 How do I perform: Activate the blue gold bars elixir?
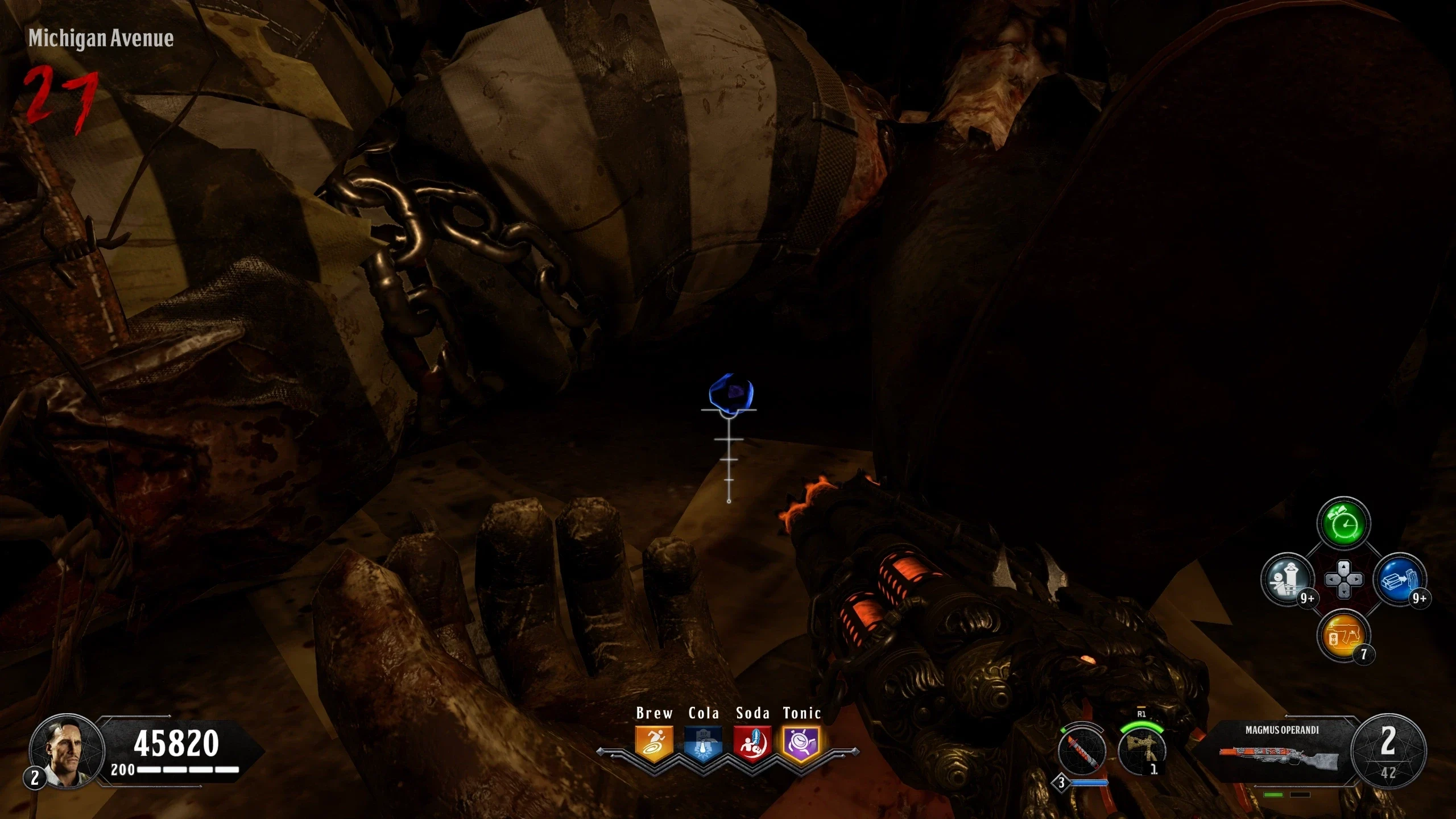pos(1399,580)
